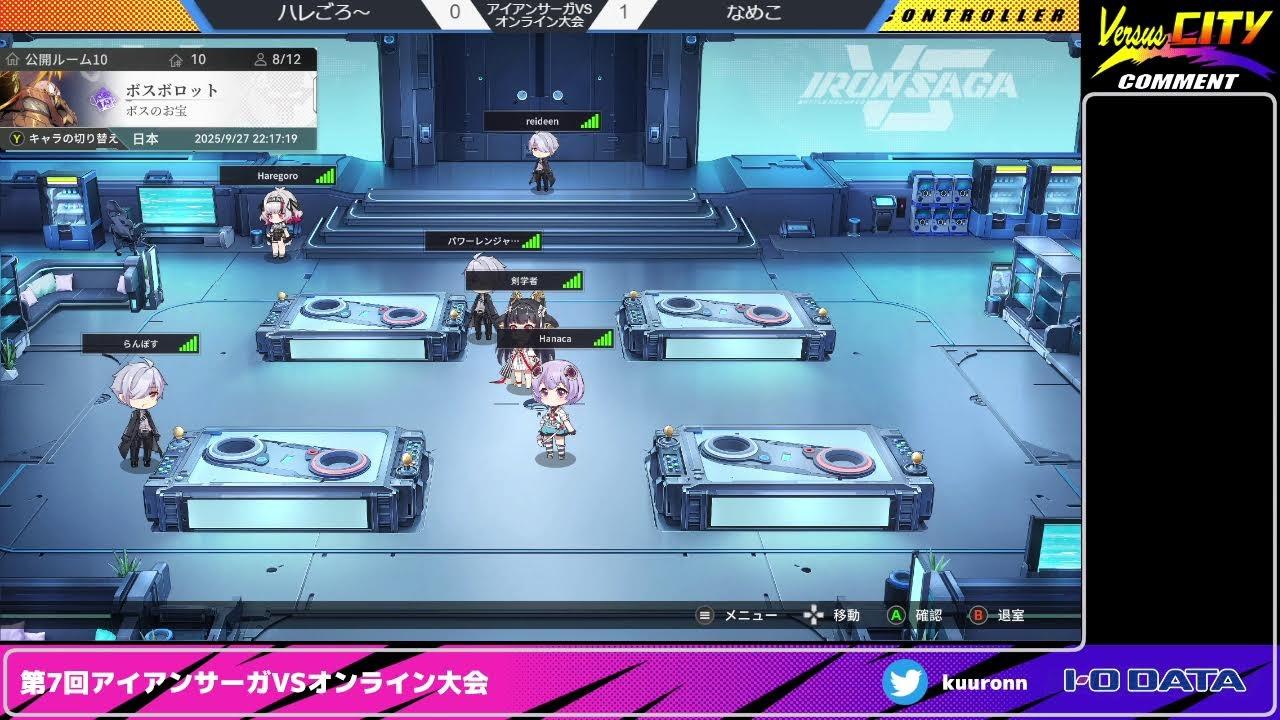Click the D-pad 移動 movement icon
Screen dimensions: 1280x720
tap(812, 616)
